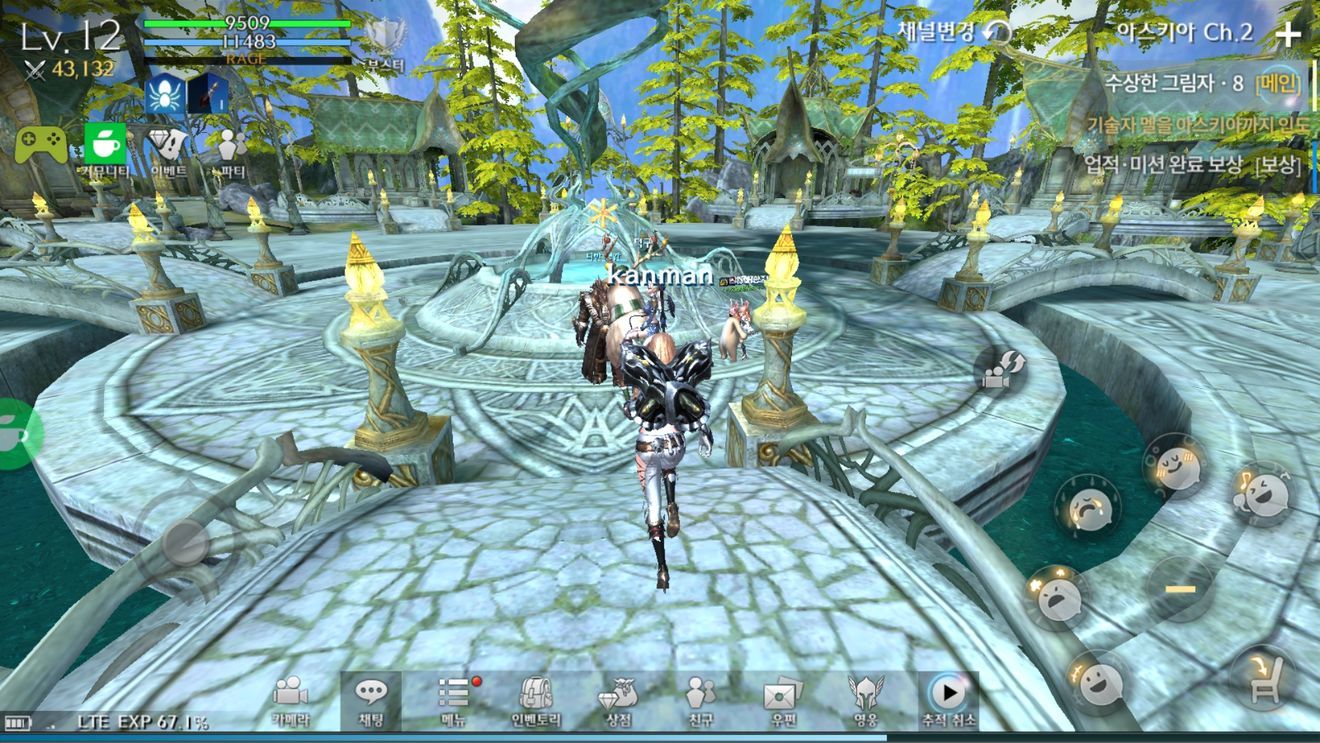Open the 채팅 chat window

(x=371, y=699)
